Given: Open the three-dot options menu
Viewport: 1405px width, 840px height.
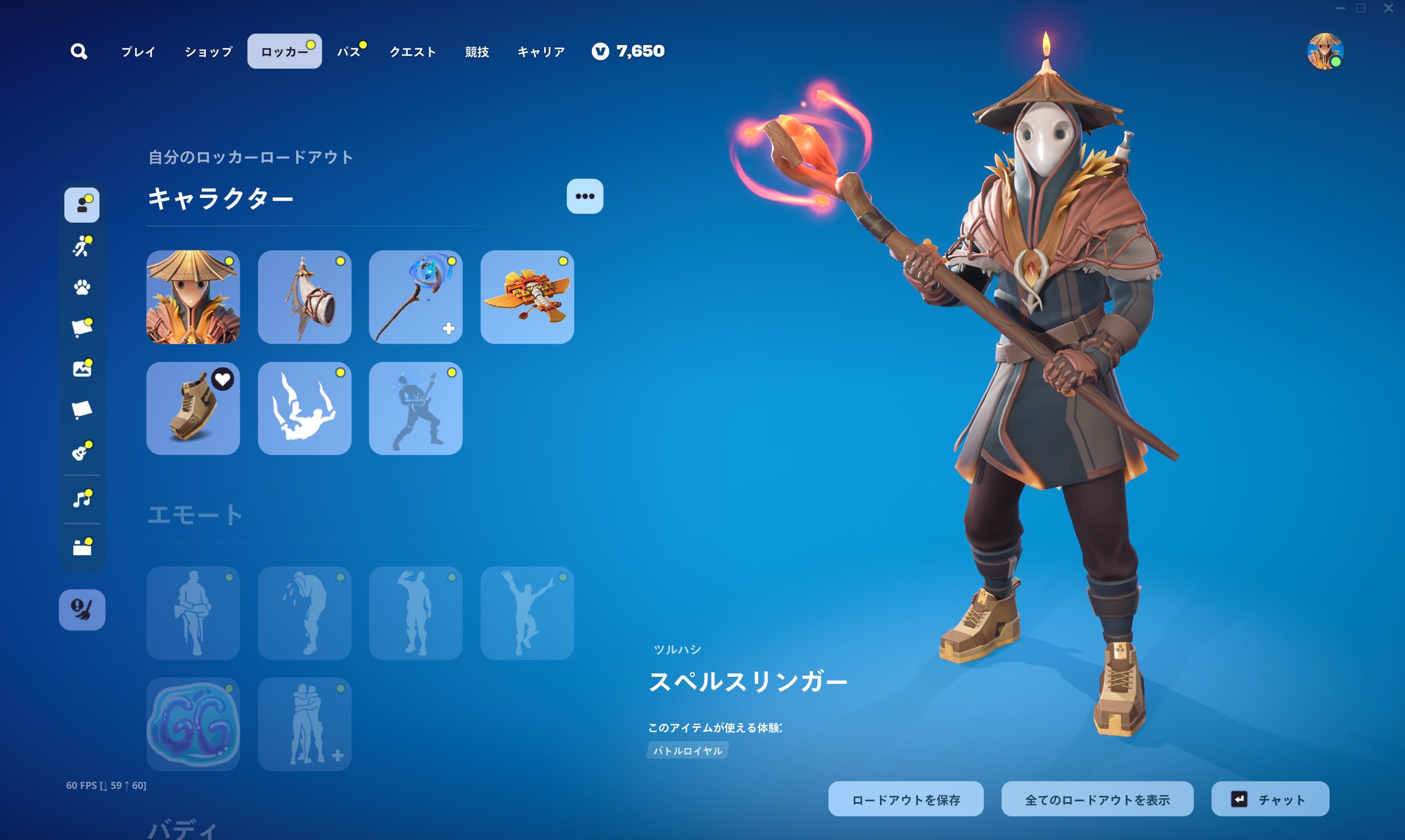Looking at the screenshot, I should pos(584,196).
